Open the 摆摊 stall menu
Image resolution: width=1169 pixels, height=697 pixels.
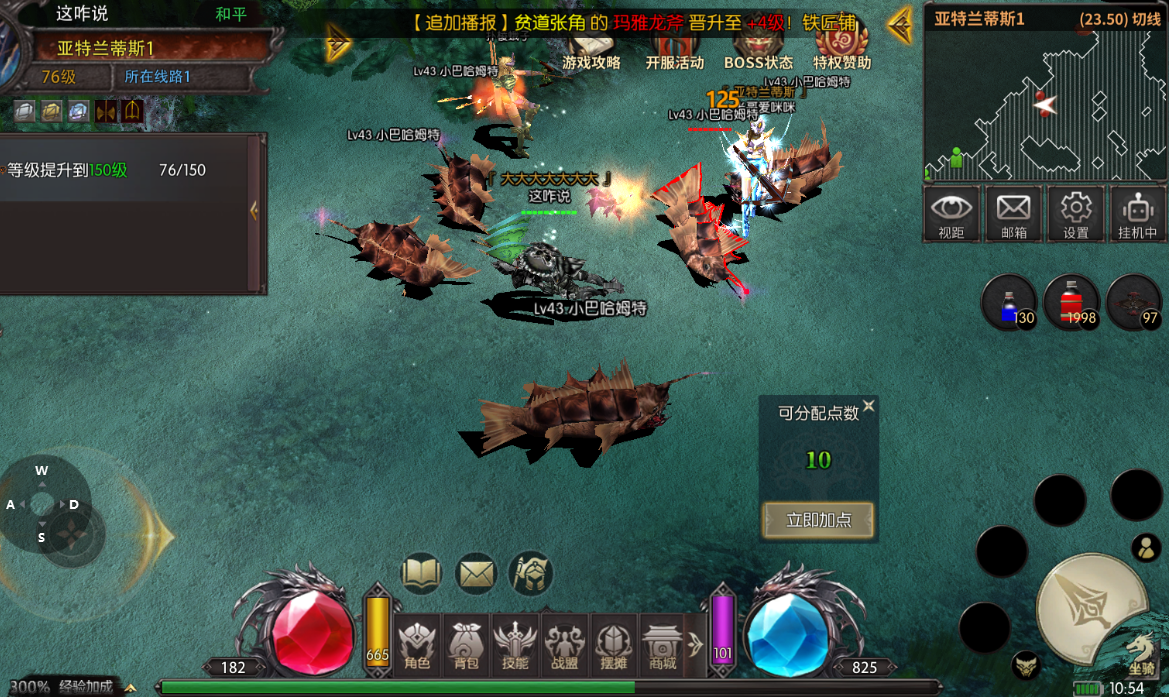tap(613, 643)
